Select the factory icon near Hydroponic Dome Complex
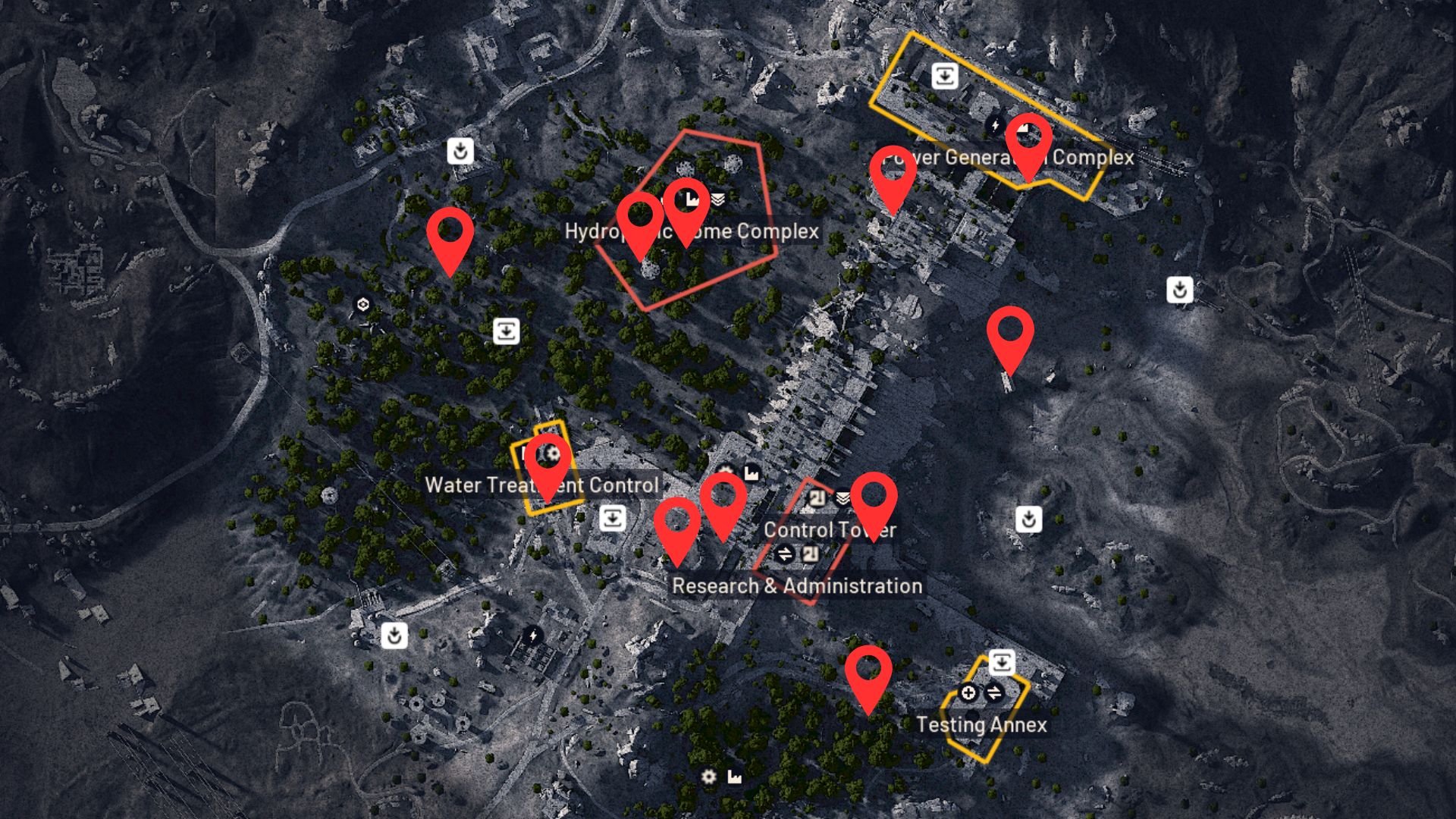 [x=692, y=200]
